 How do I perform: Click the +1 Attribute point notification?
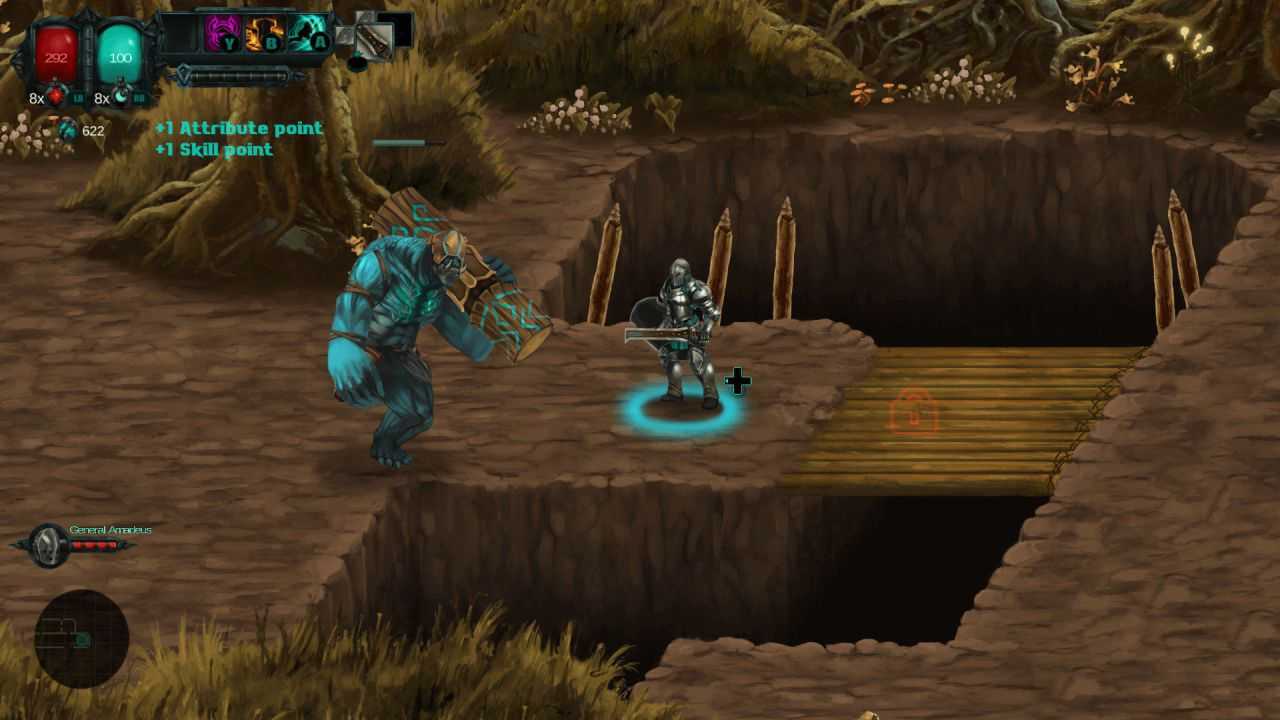point(238,128)
